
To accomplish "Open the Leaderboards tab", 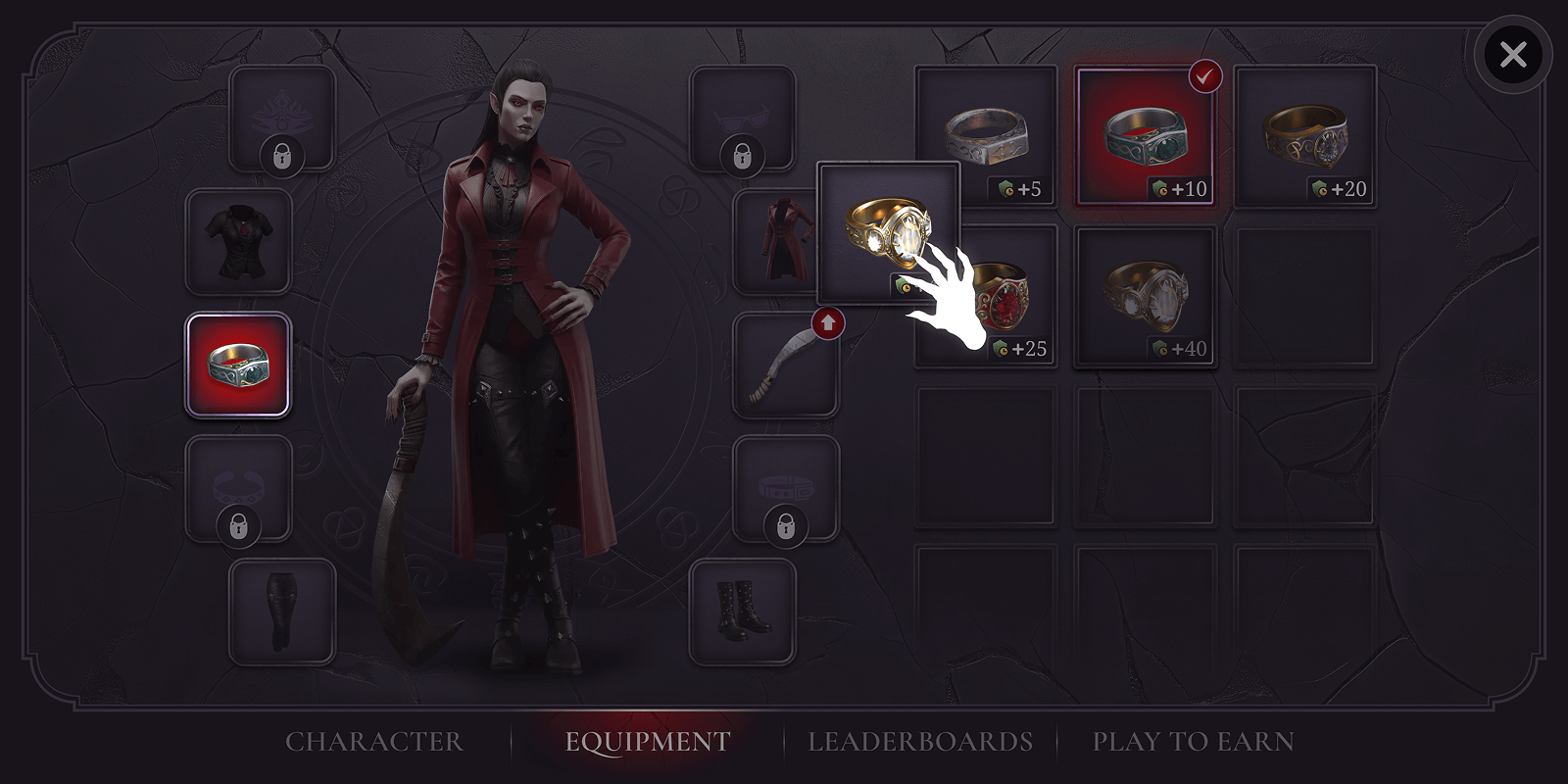I will point(919,742).
